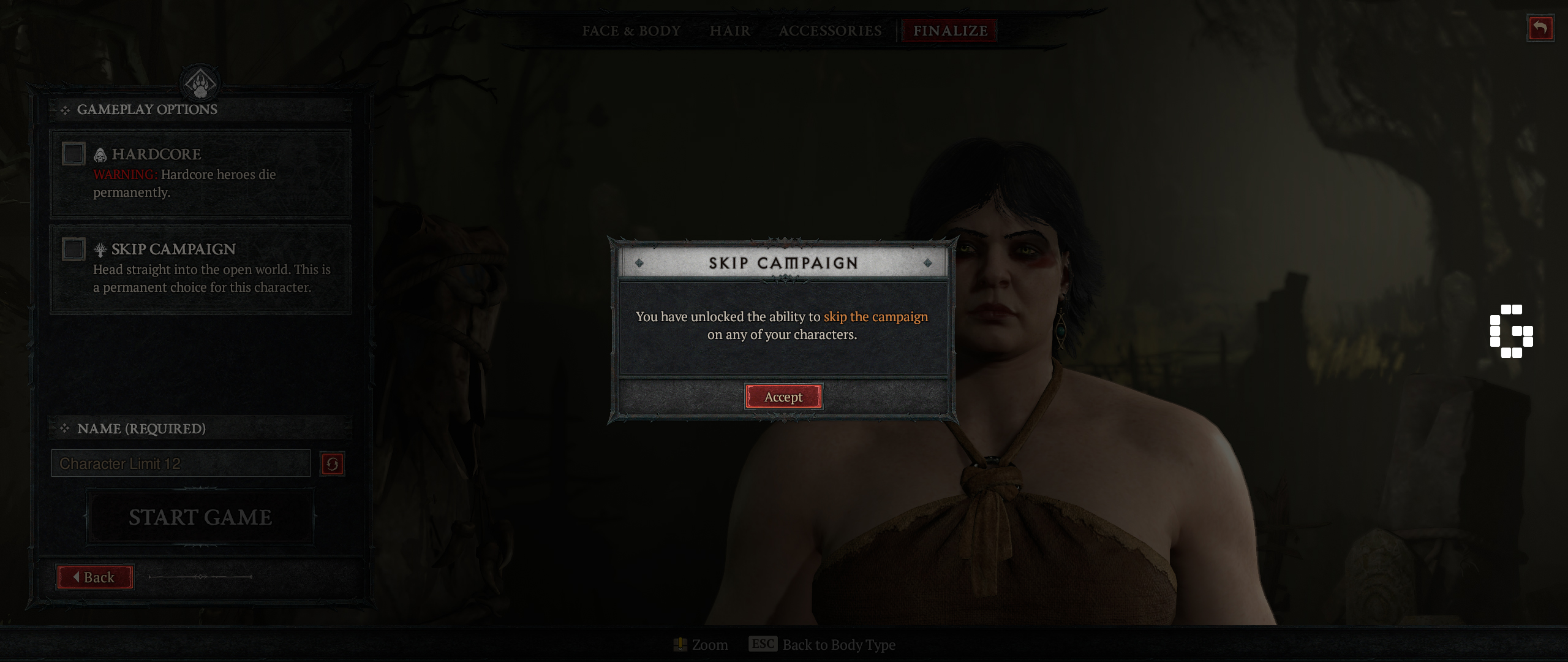Switch to the Face & Body tab

tap(631, 31)
